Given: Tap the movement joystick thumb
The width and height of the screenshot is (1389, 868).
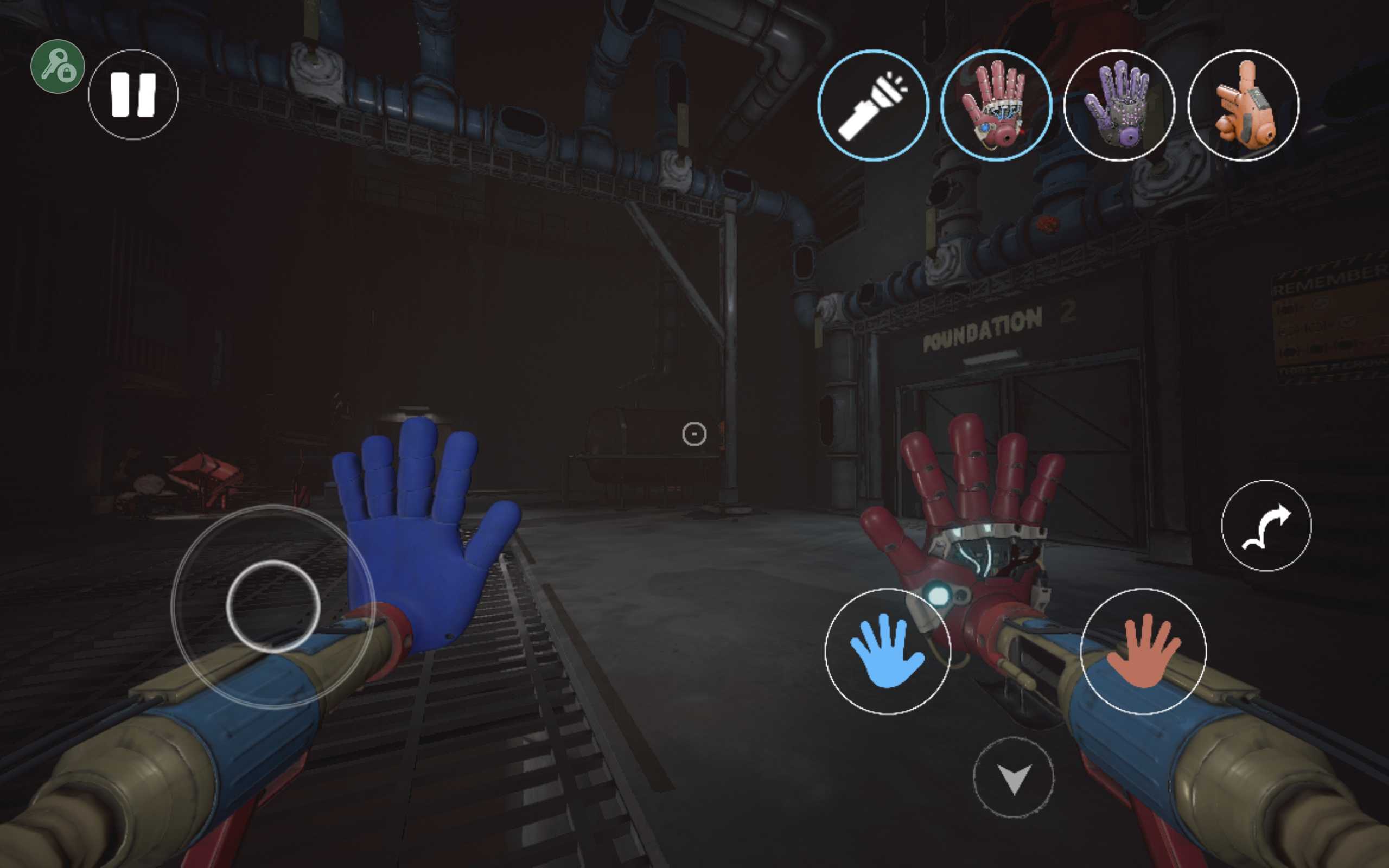Looking at the screenshot, I should pos(273,606).
